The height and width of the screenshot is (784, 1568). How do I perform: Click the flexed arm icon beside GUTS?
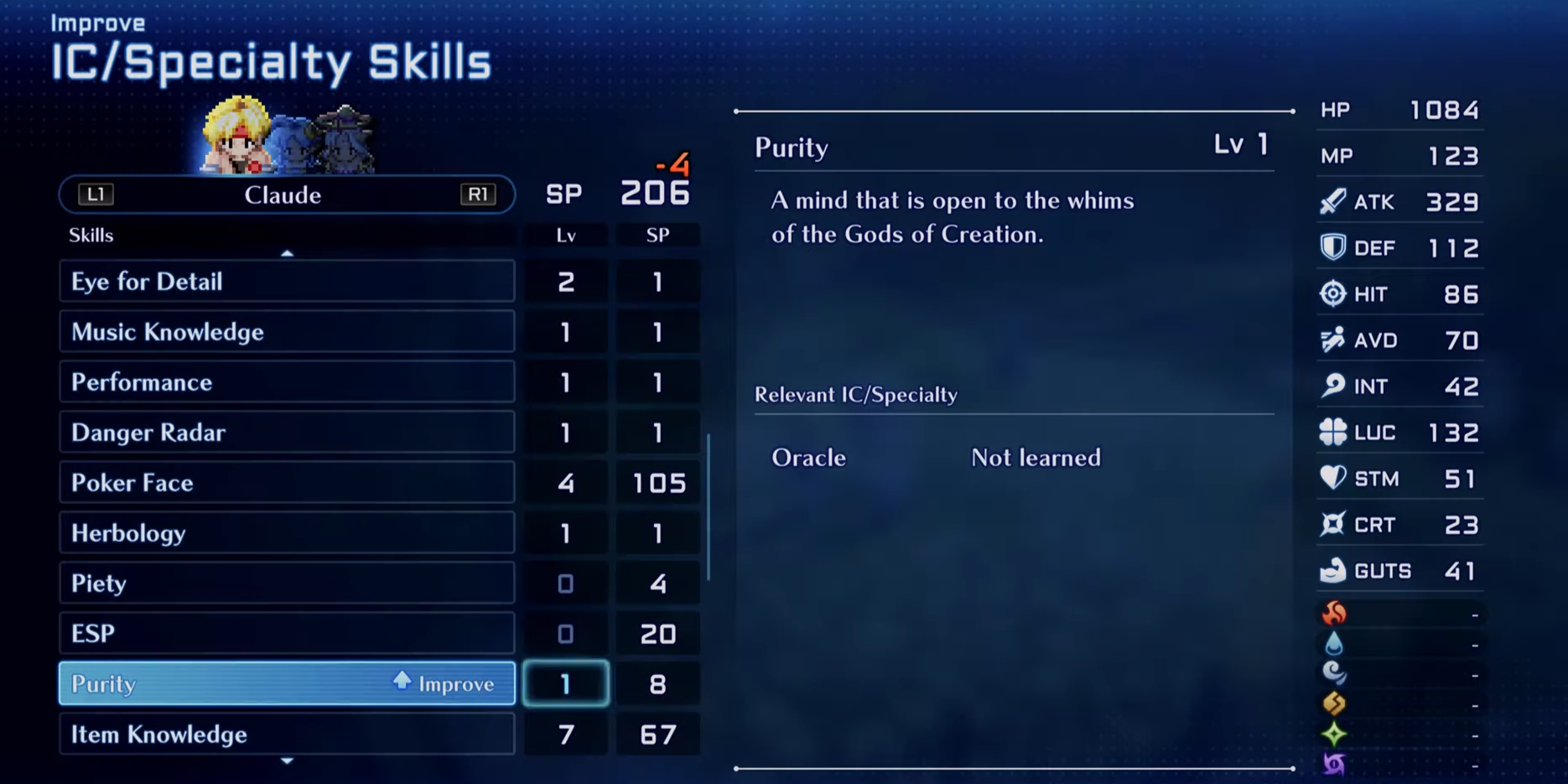coord(1332,570)
